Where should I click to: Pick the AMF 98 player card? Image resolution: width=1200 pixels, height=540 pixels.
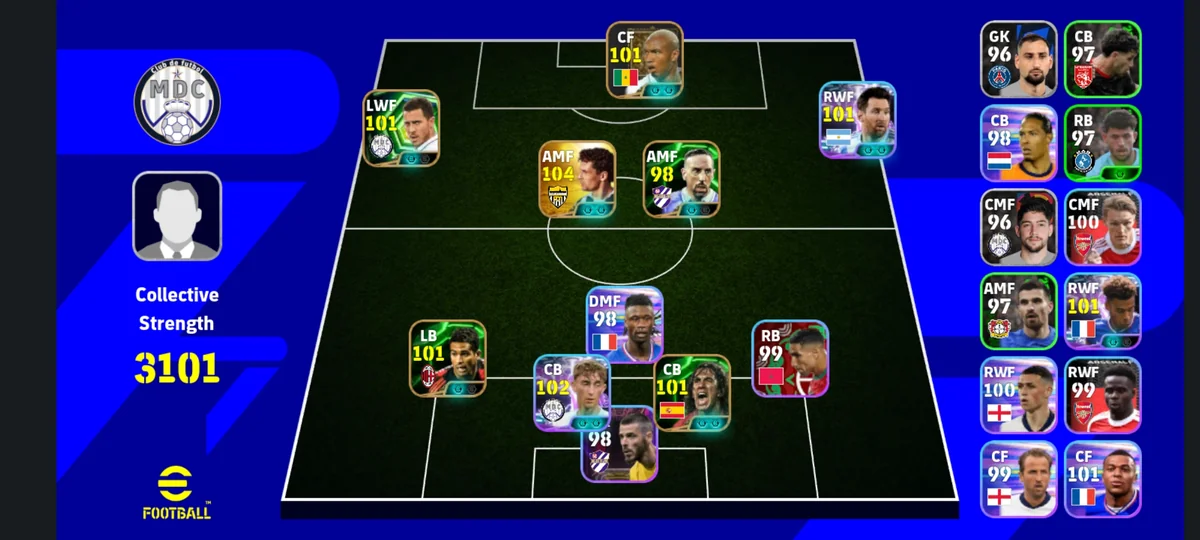click(x=681, y=179)
